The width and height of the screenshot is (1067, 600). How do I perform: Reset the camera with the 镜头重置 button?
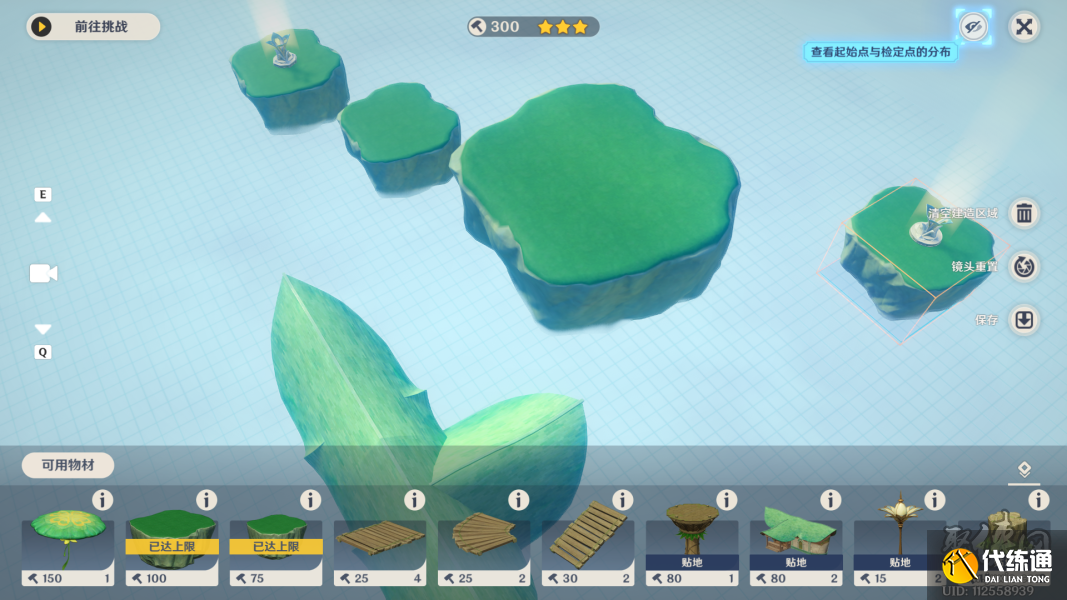coord(1024,267)
